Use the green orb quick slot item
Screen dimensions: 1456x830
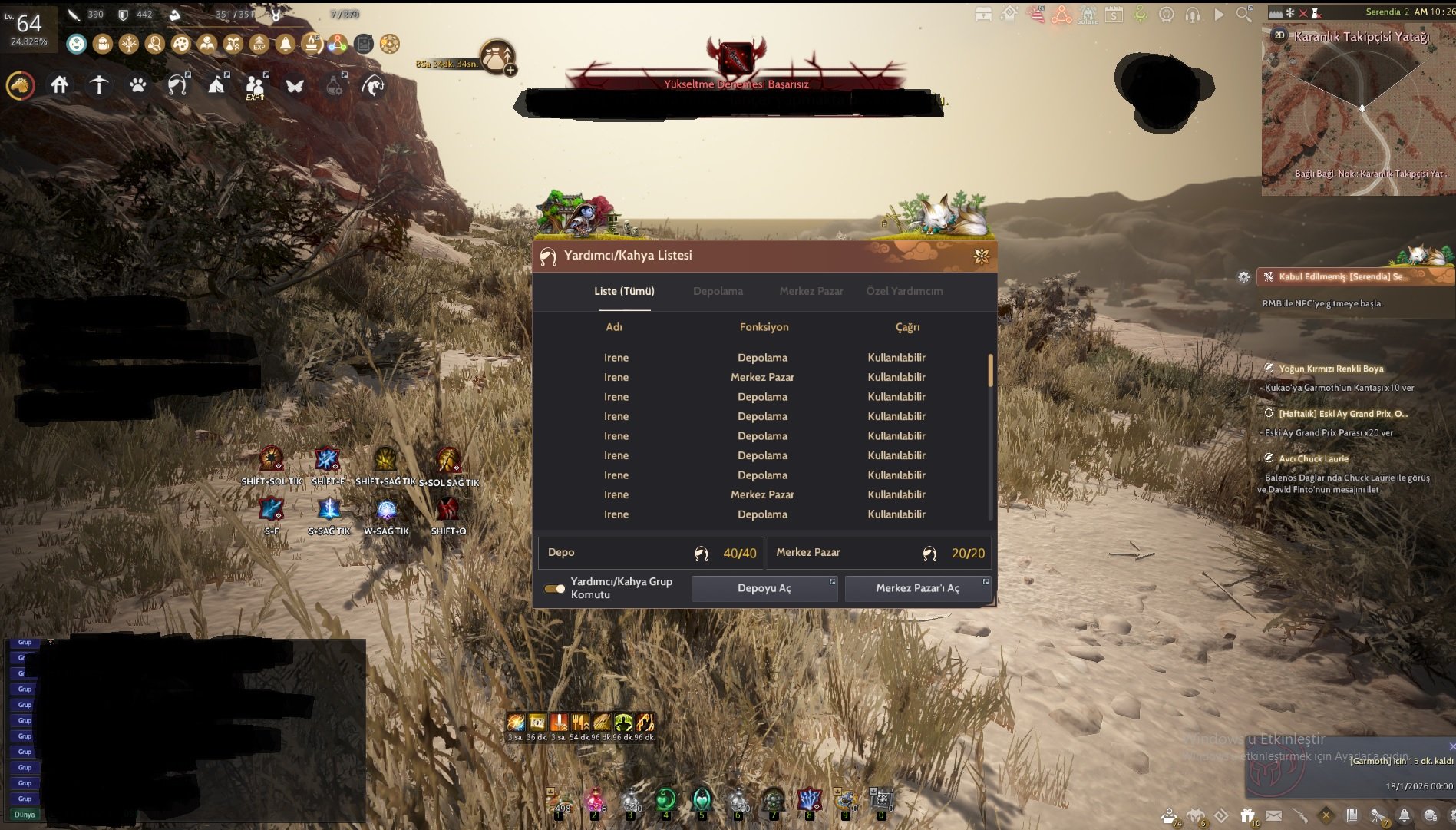pyautogui.click(x=665, y=800)
